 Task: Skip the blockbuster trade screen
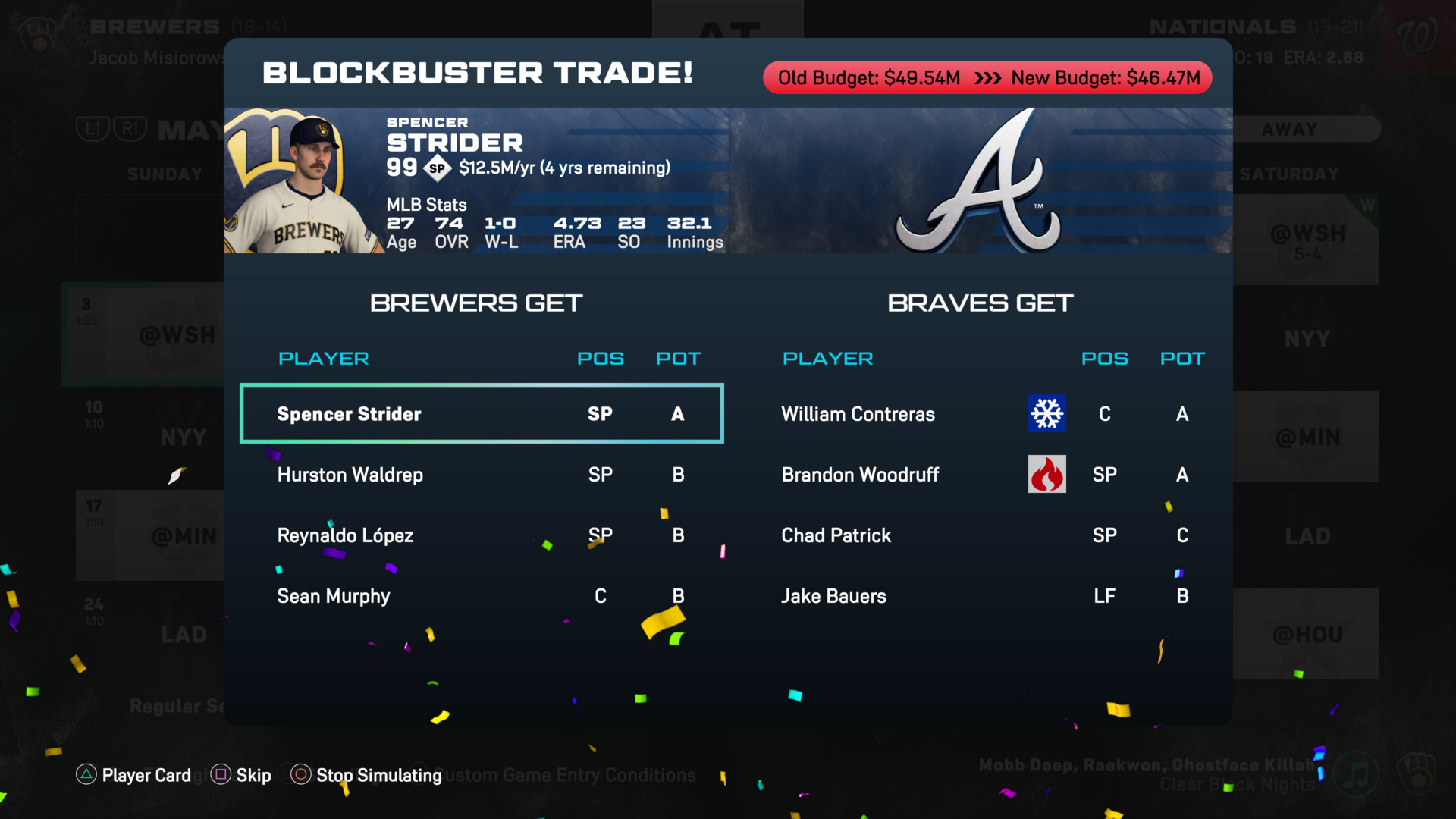point(241,775)
